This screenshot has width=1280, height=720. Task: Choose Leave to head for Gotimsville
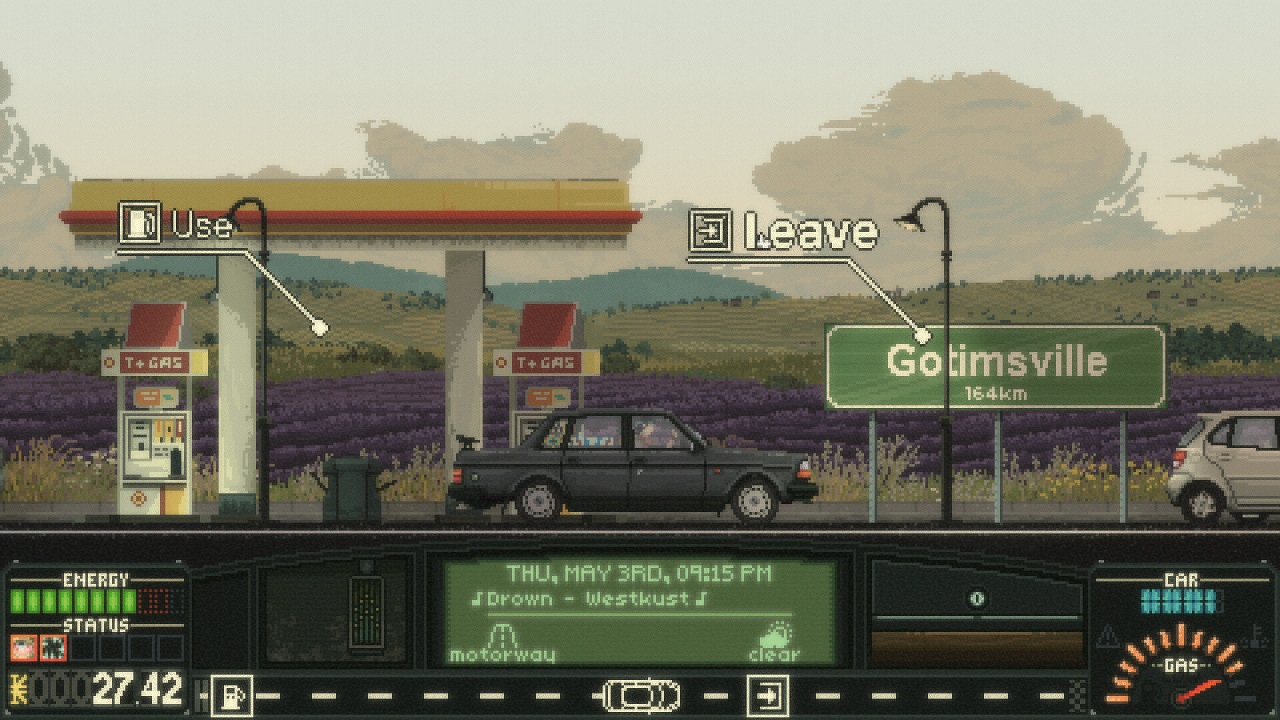click(x=785, y=232)
